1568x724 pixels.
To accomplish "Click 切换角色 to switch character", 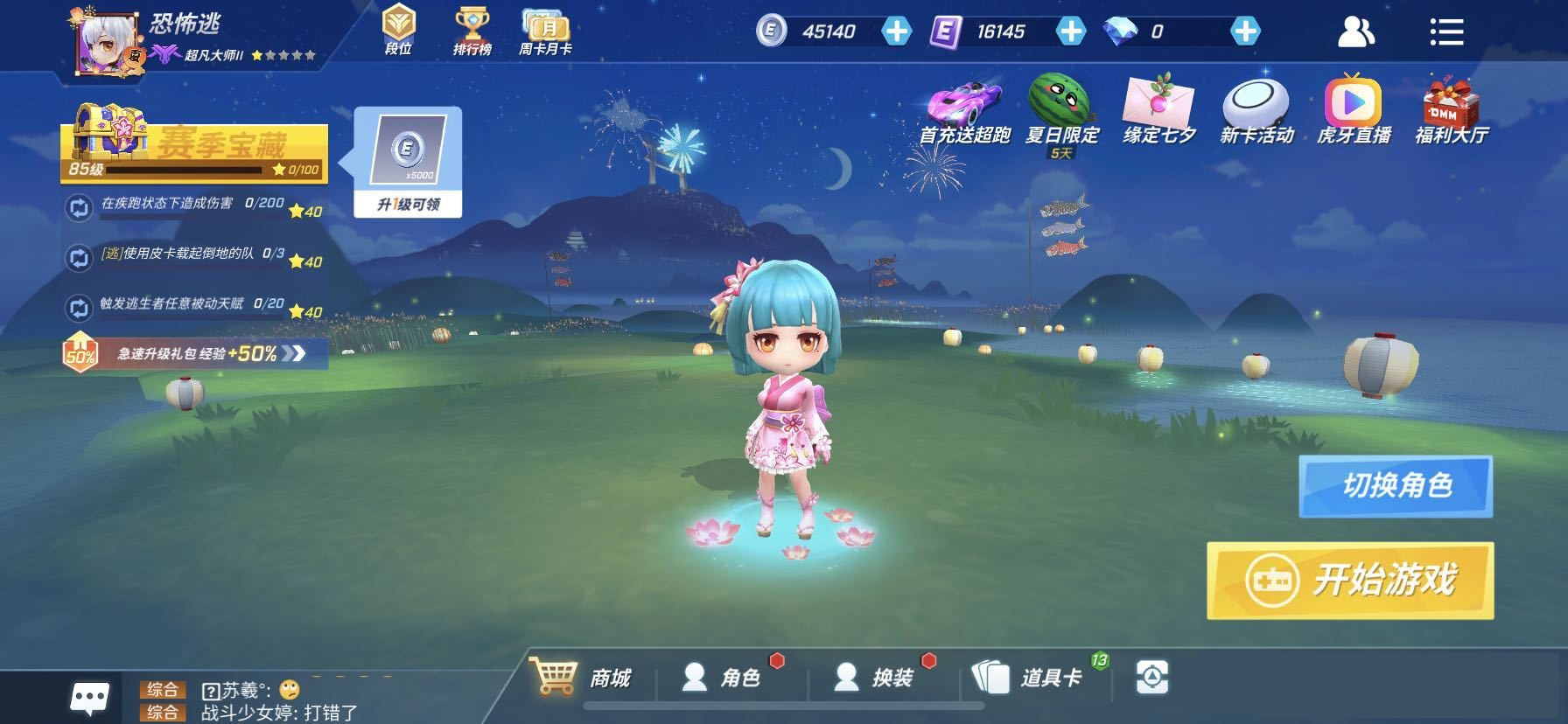I will point(1396,485).
